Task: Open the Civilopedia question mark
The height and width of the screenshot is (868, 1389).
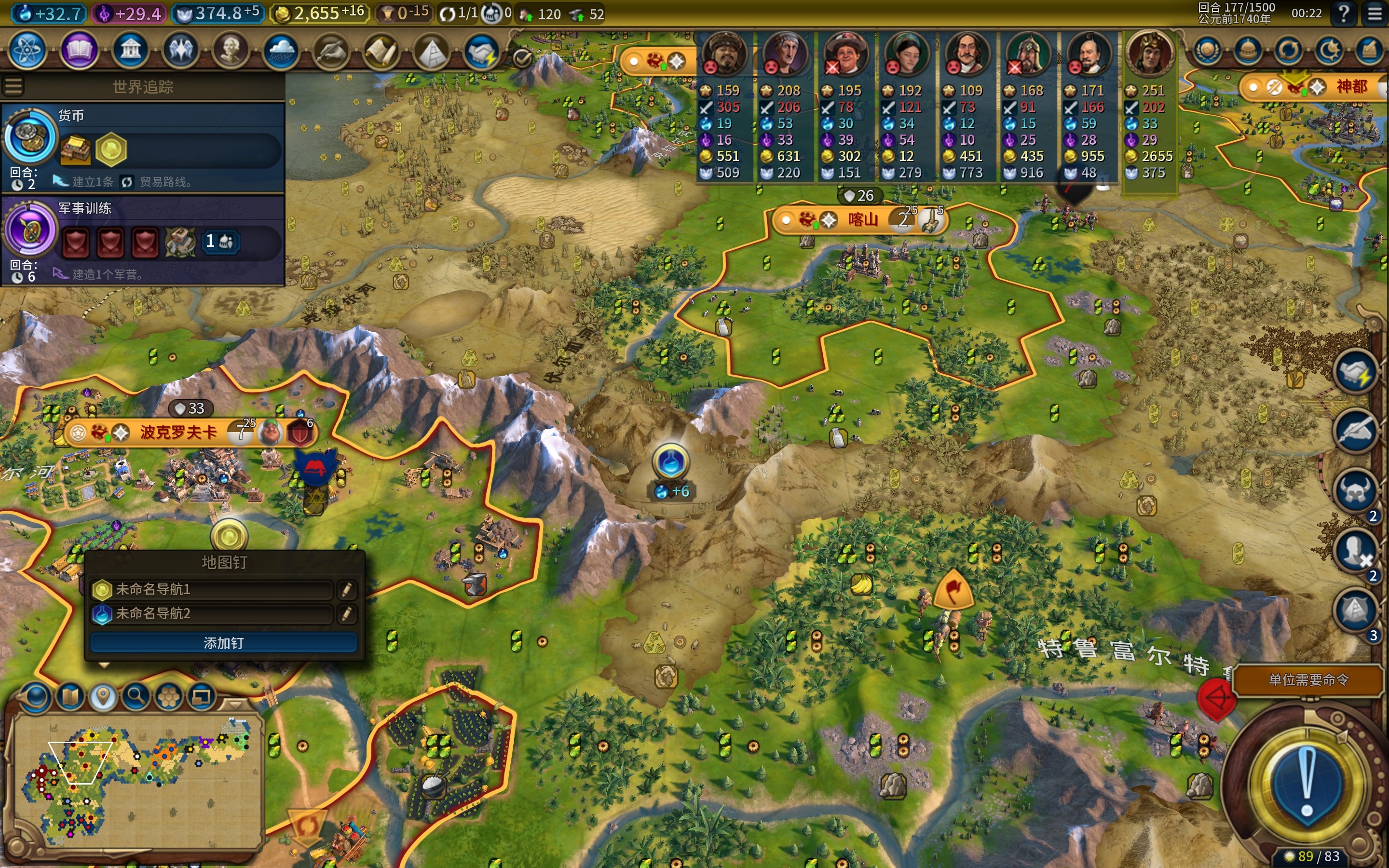Action: click(x=1344, y=13)
